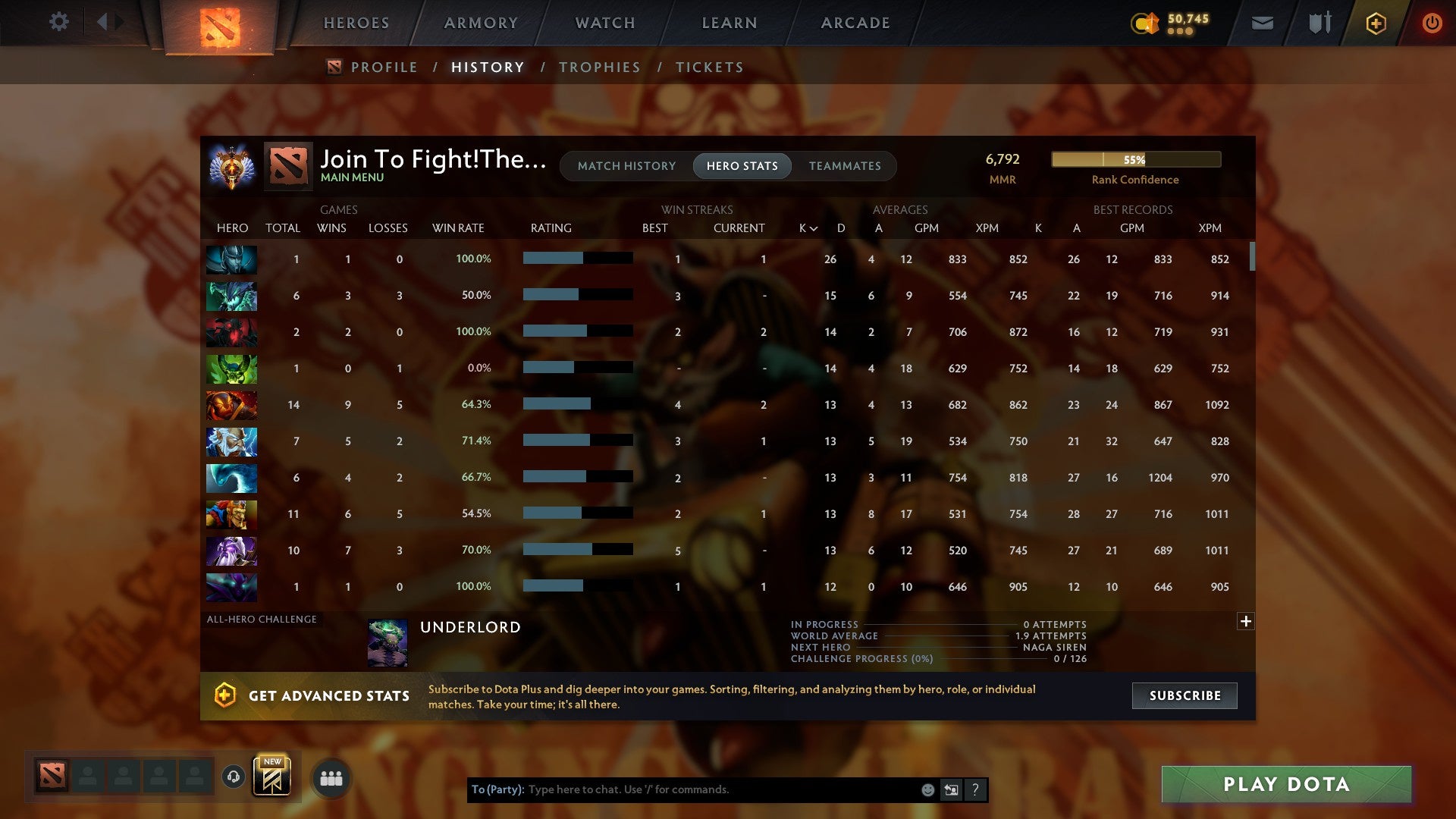Open the K column sort dropdown
The width and height of the screenshot is (1456, 819).
(805, 227)
